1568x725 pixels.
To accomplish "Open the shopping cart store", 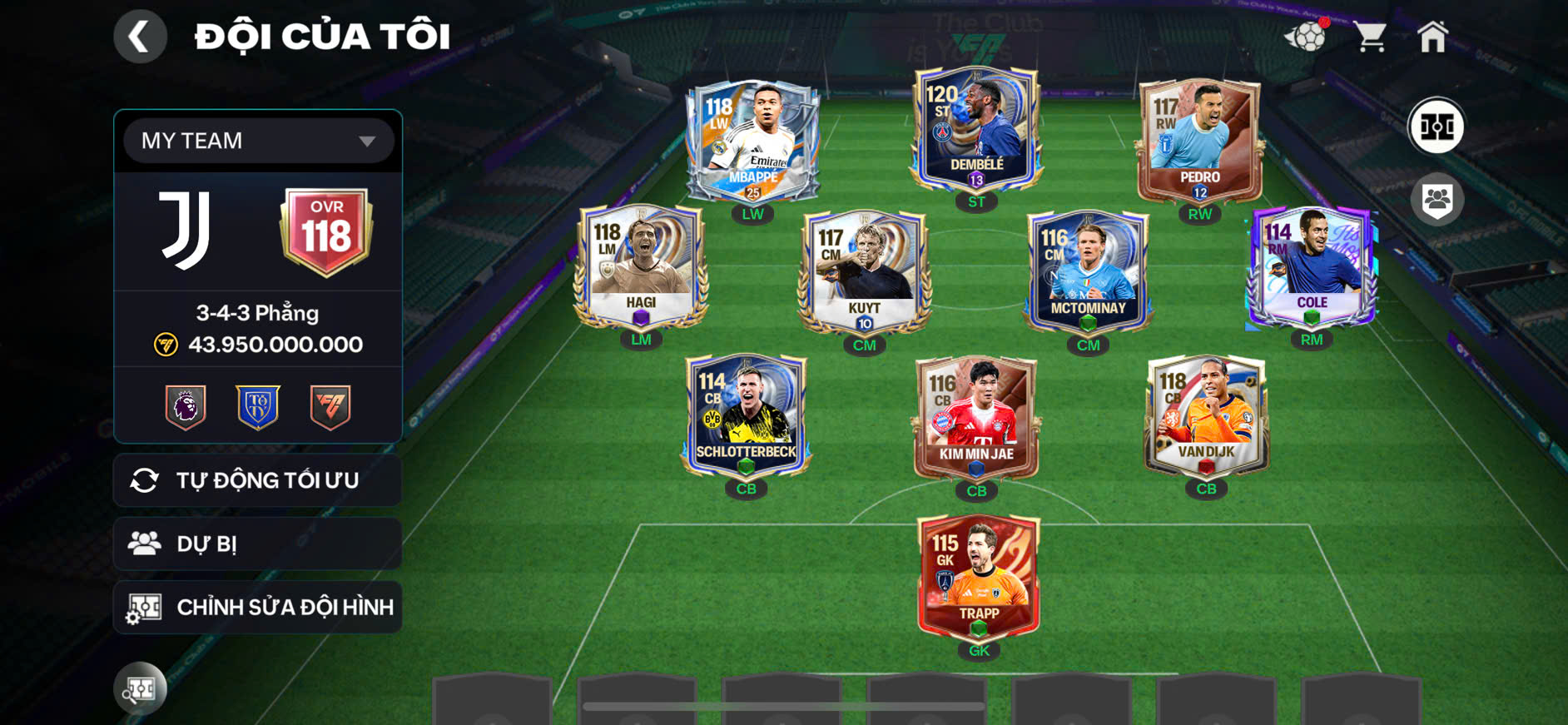I will pyautogui.click(x=1369, y=37).
